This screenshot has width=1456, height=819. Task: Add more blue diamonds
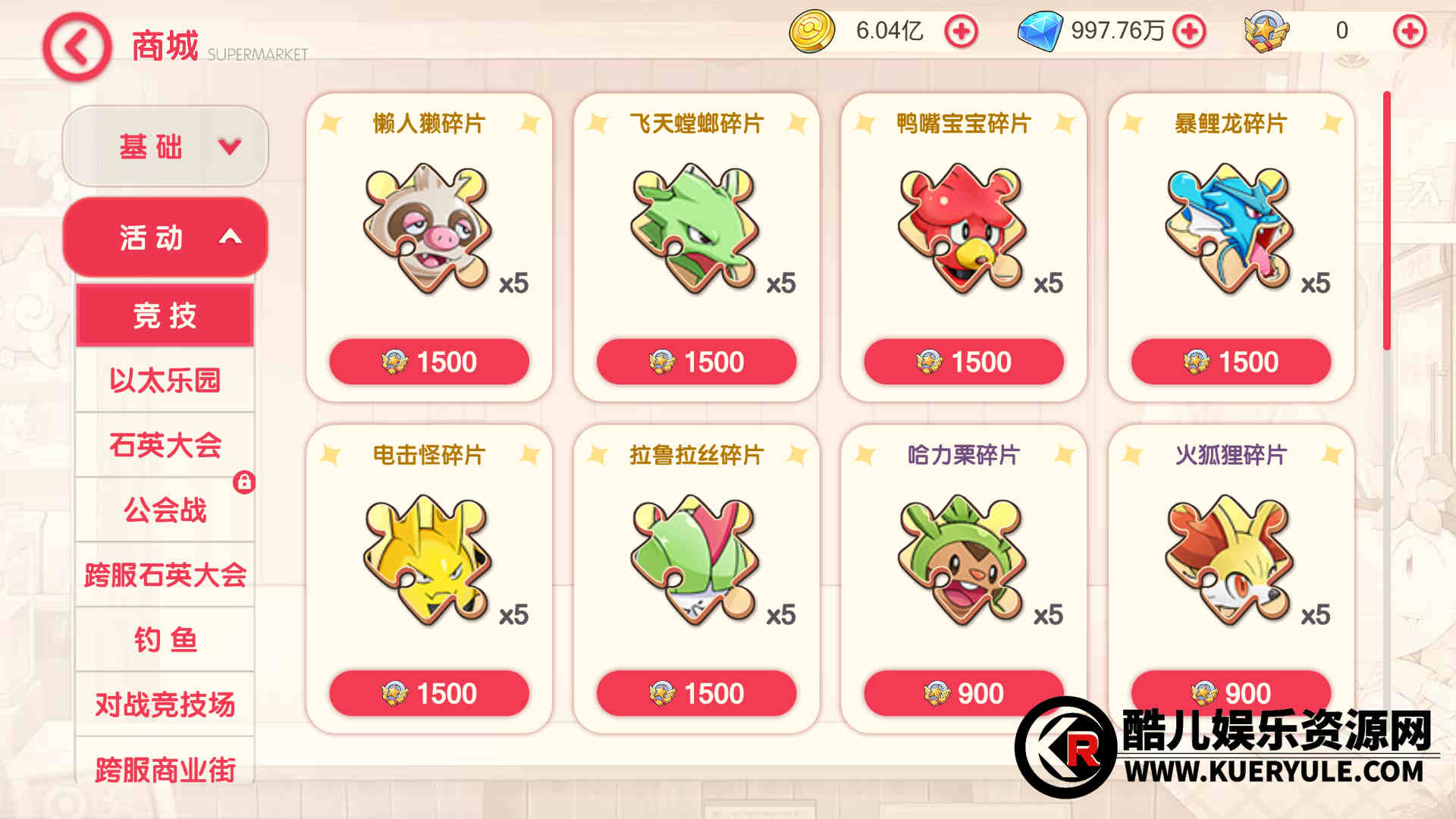tap(1189, 32)
